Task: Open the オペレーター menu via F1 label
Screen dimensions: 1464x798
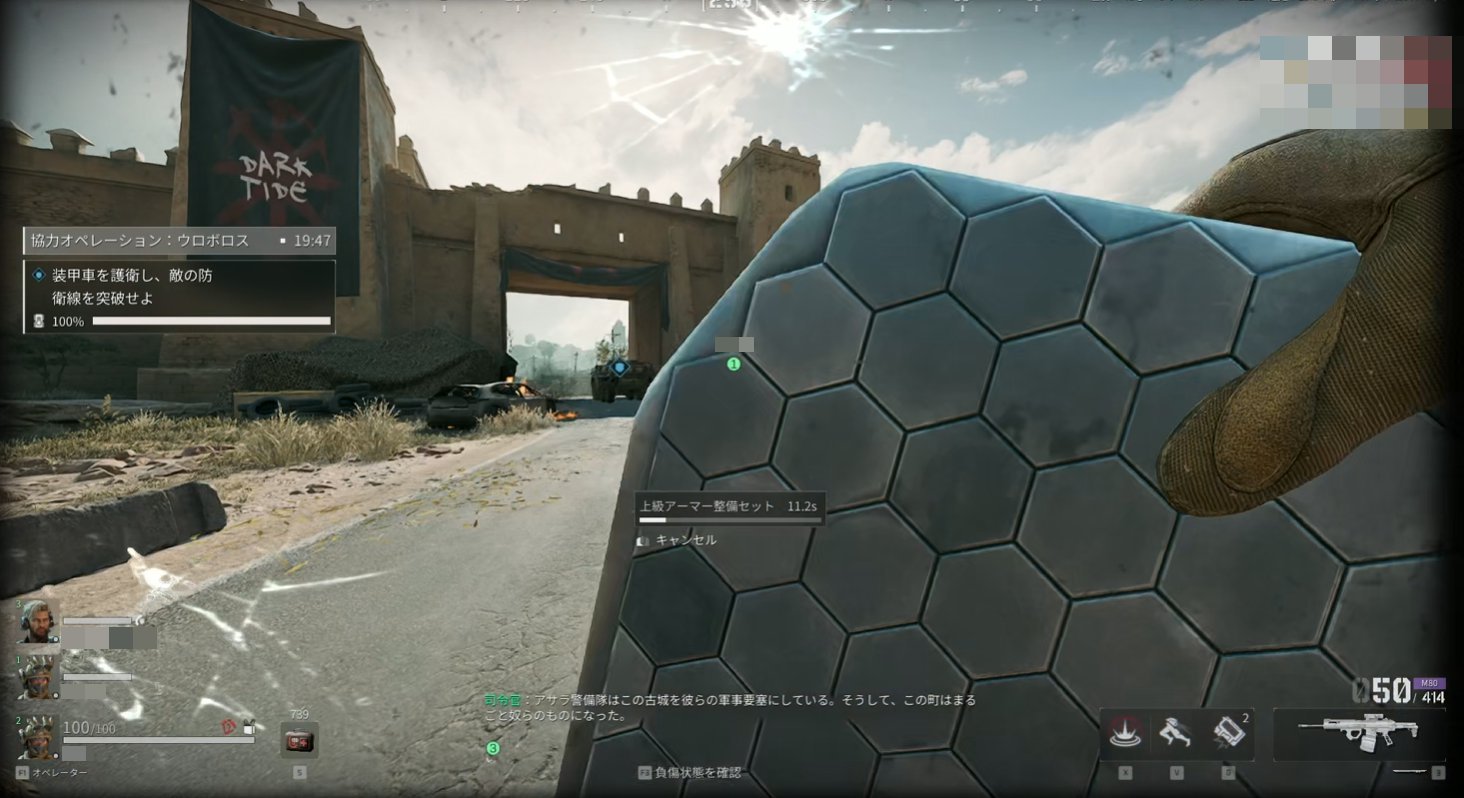Action: 45,773
